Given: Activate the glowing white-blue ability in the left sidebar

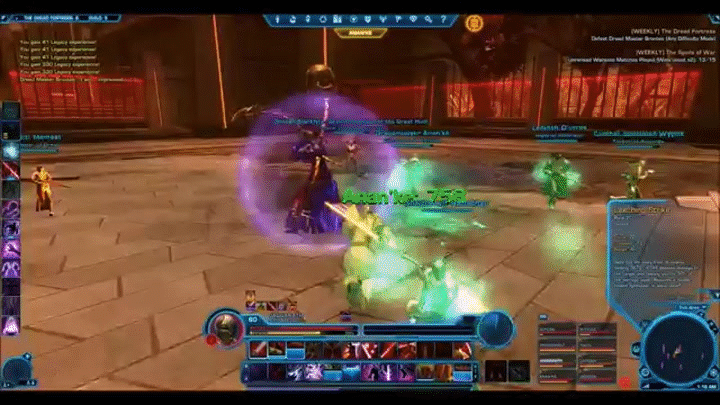Looking at the screenshot, I should pyautogui.click(x=11, y=151).
